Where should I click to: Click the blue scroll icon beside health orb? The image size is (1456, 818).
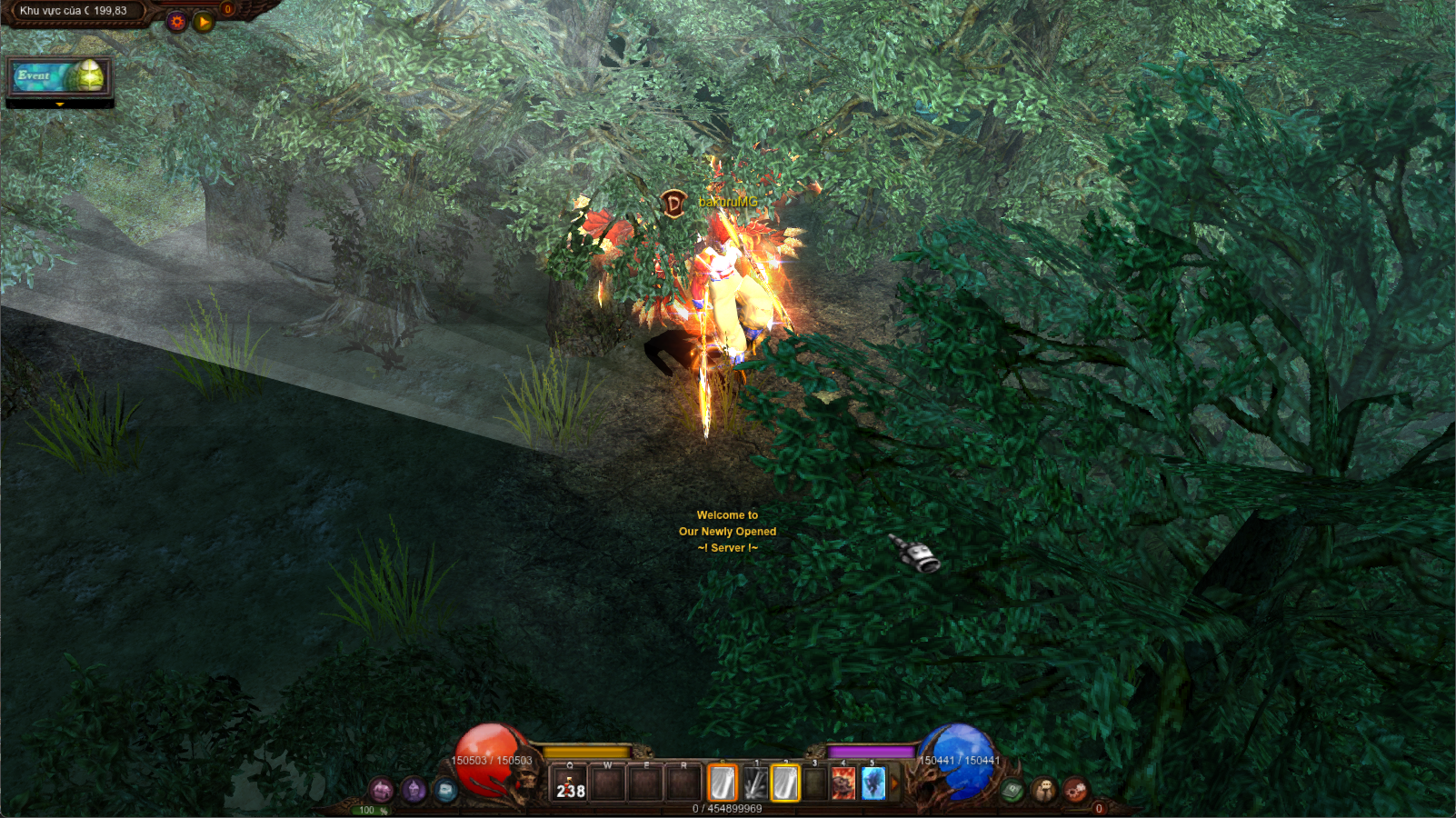pyautogui.click(x=445, y=791)
